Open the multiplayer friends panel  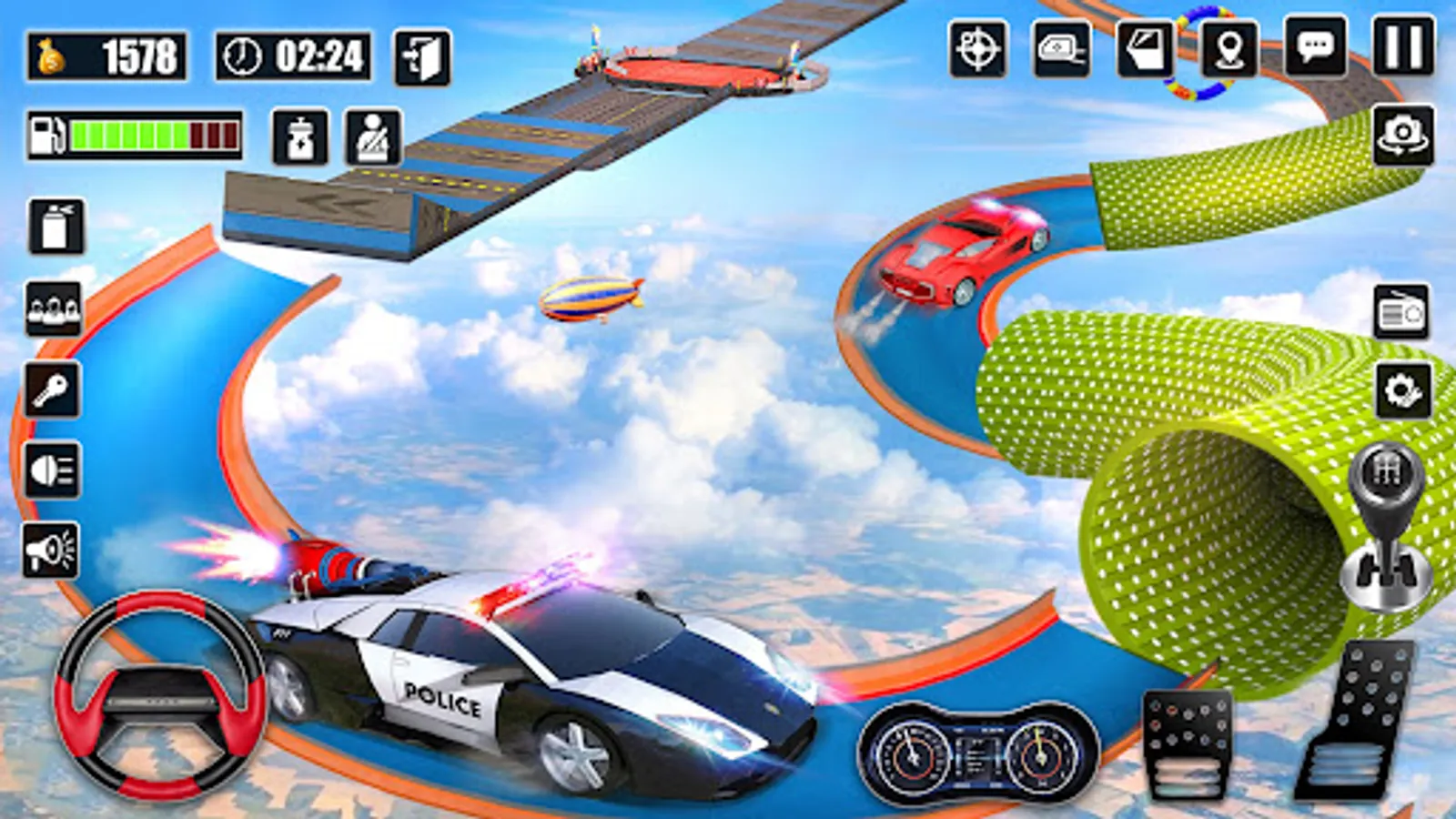[x=53, y=308]
